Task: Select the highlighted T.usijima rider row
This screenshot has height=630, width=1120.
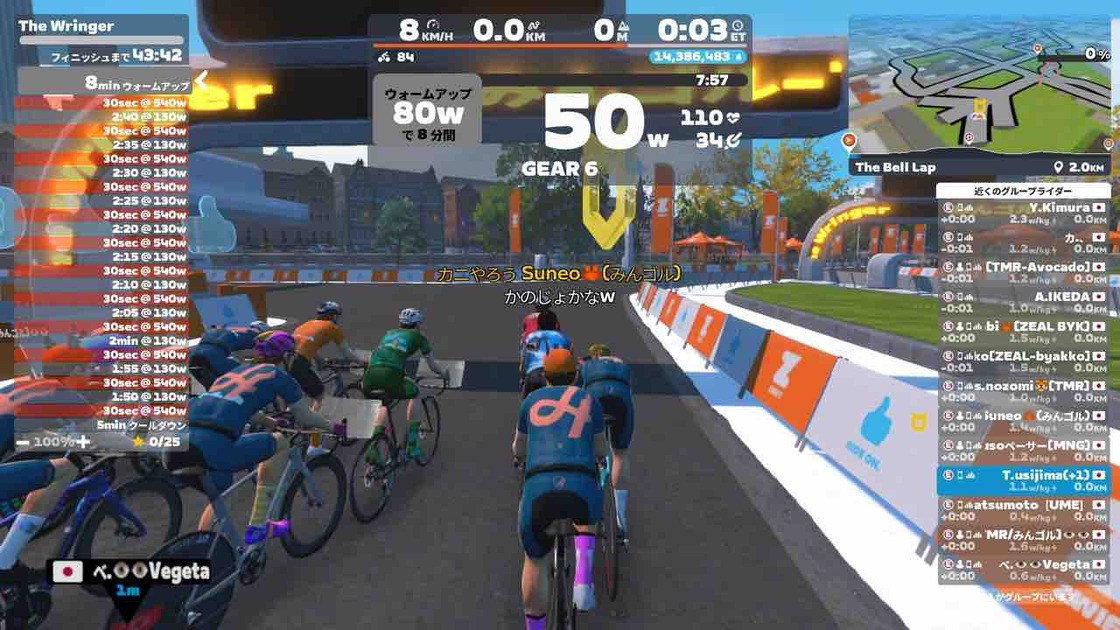Action: pyautogui.click(x=1024, y=481)
